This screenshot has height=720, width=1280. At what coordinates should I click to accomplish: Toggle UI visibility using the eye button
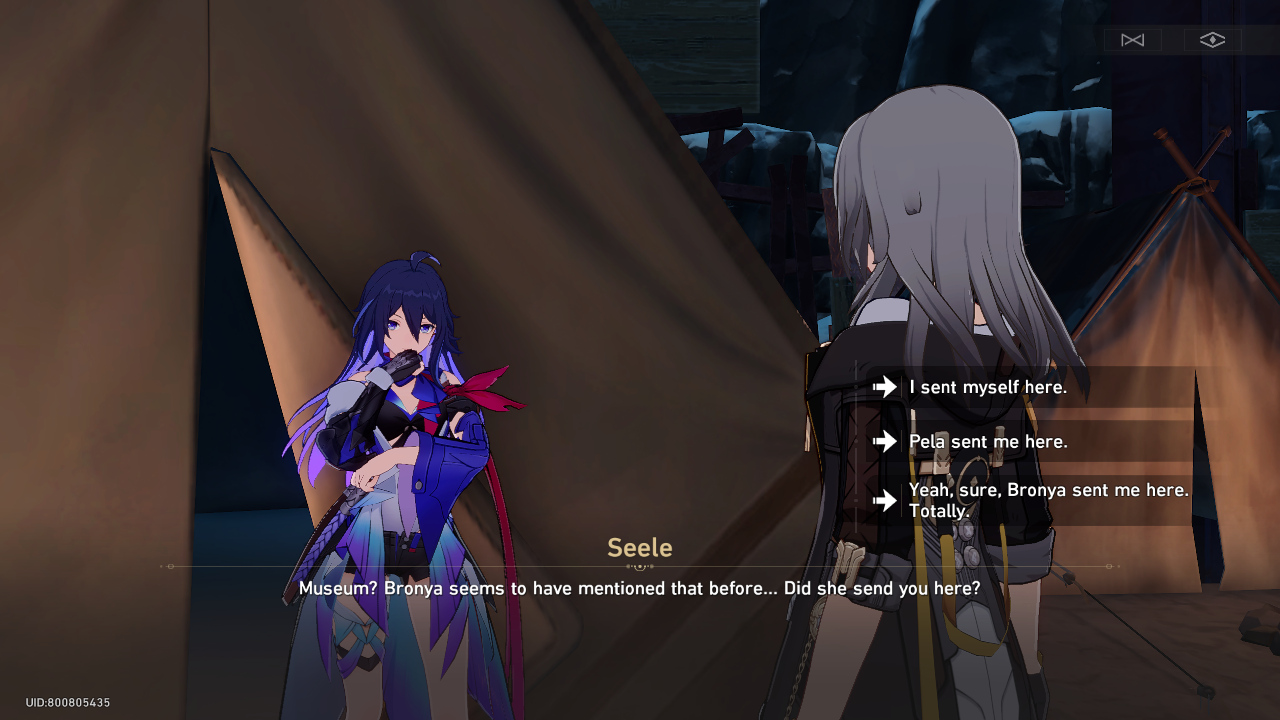pyautogui.click(x=1212, y=40)
